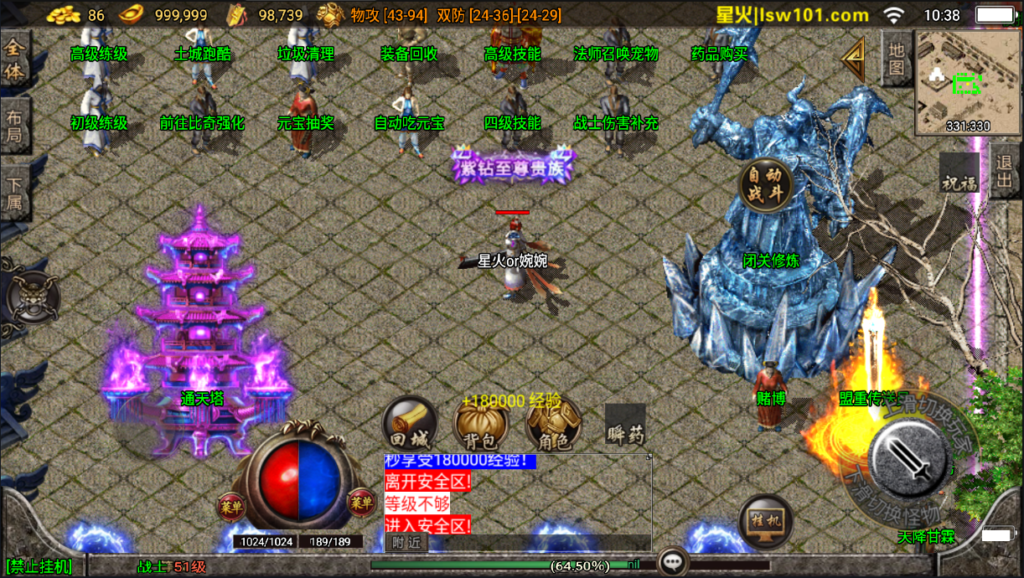
Task: Open the 祝福 blessing button
Action: pyautogui.click(x=958, y=180)
